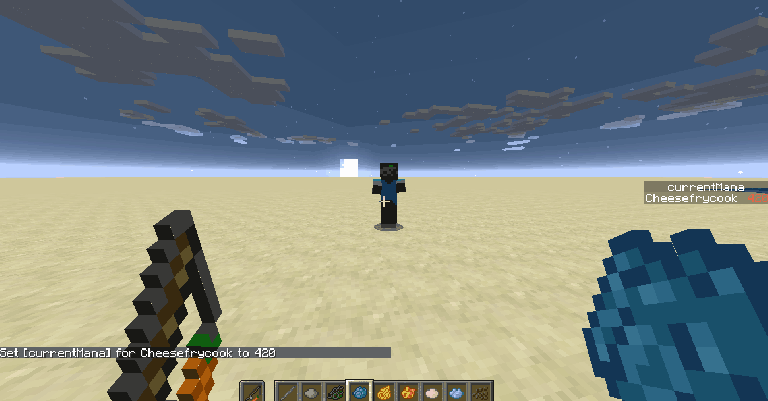Select the highlighted dark blue dye slot
Image resolution: width=768 pixels, height=401 pixels.
coord(359,392)
